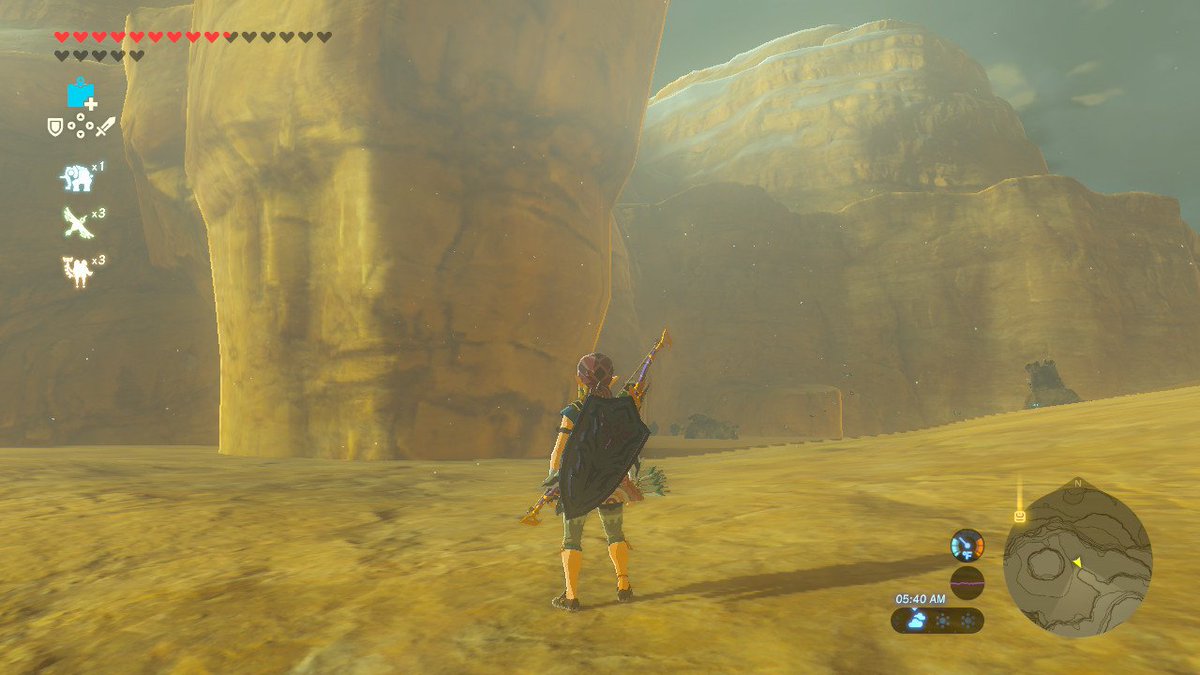Image resolution: width=1200 pixels, height=675 pixels.
Task: Choose the shield quick-select icon
Action: tap(56, 127)
